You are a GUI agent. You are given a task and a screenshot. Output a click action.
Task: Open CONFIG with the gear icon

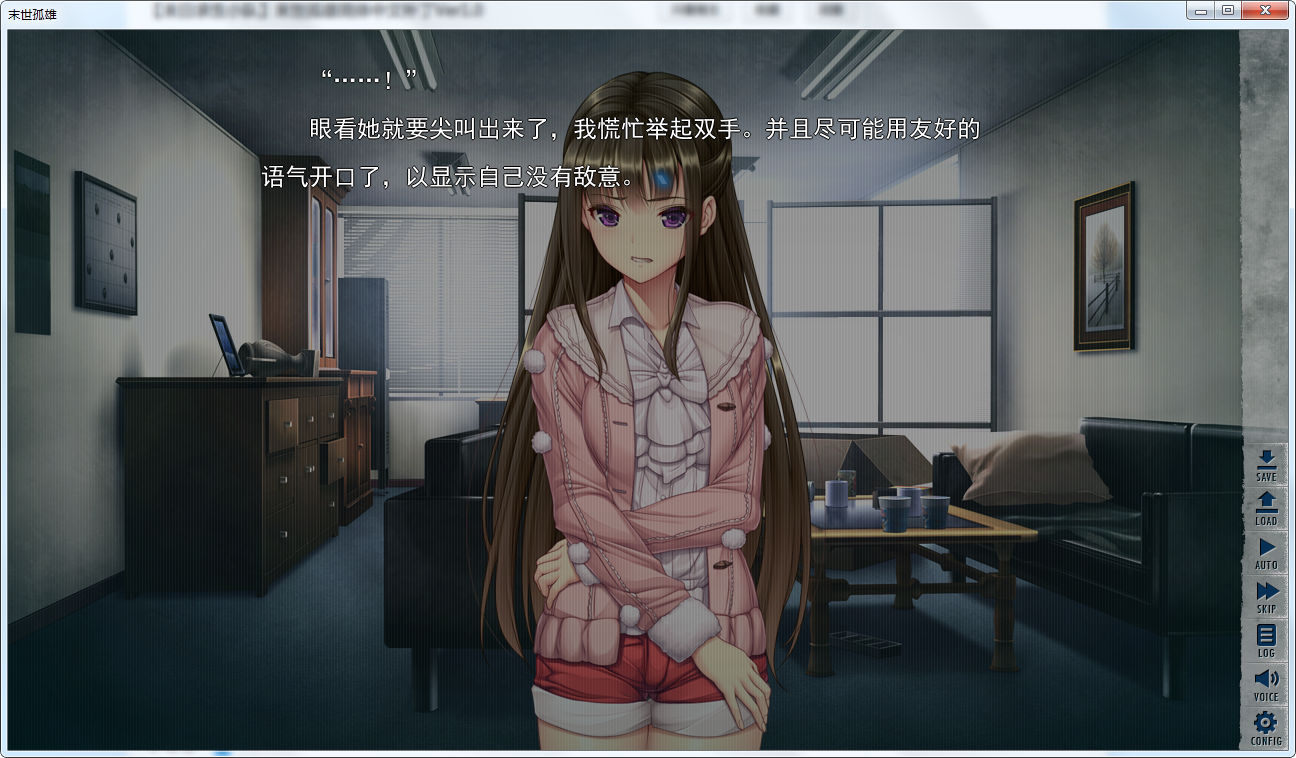tap(1266, 726)
